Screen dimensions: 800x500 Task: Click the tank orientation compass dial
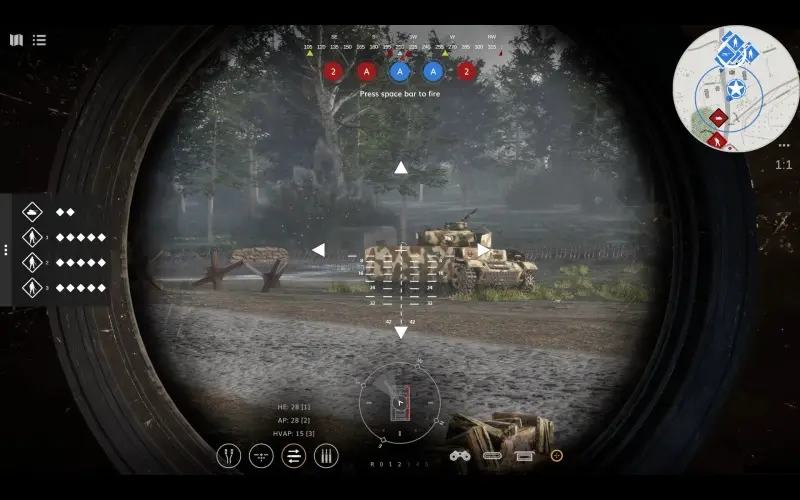tap(399, 403)
